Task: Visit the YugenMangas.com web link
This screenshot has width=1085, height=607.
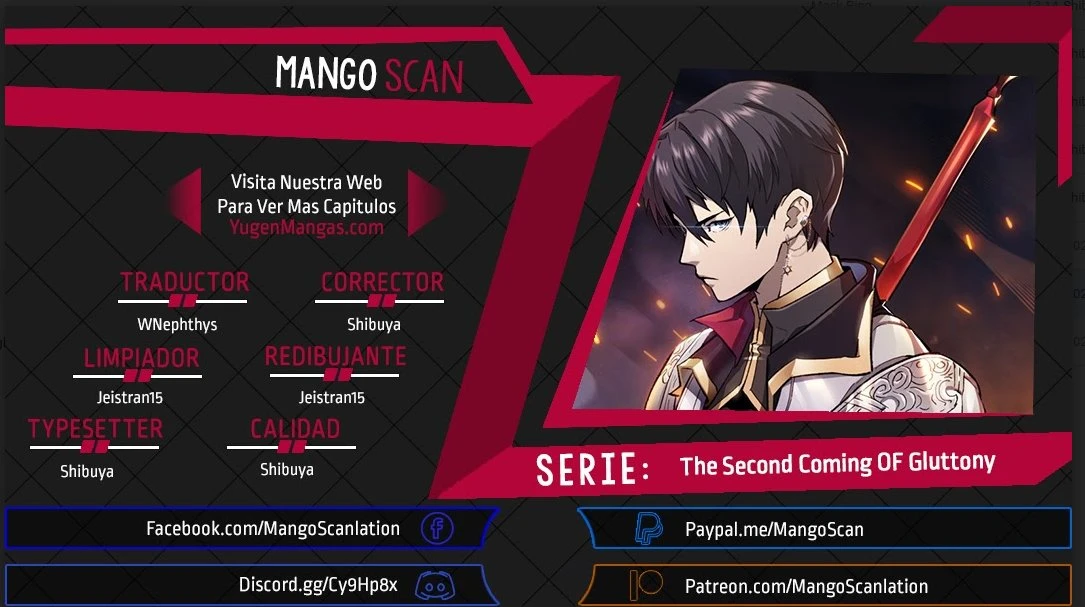Action: [306, 227]
